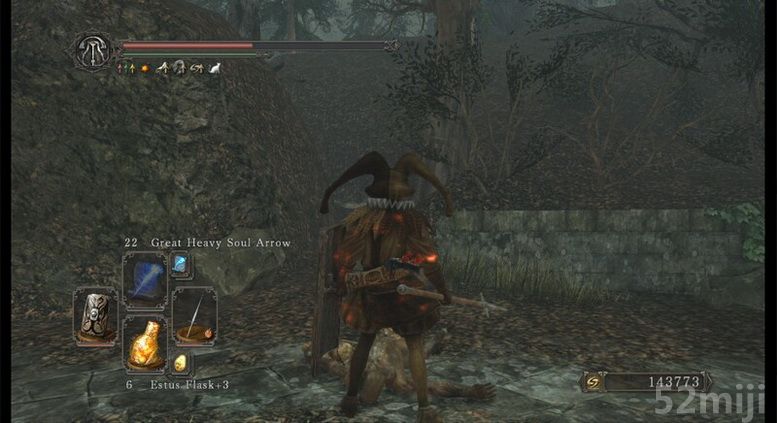Choose the right-hand spear weapon slot
Image resolution: width=777 pixels, height=423 pixels.
(194, 315)
